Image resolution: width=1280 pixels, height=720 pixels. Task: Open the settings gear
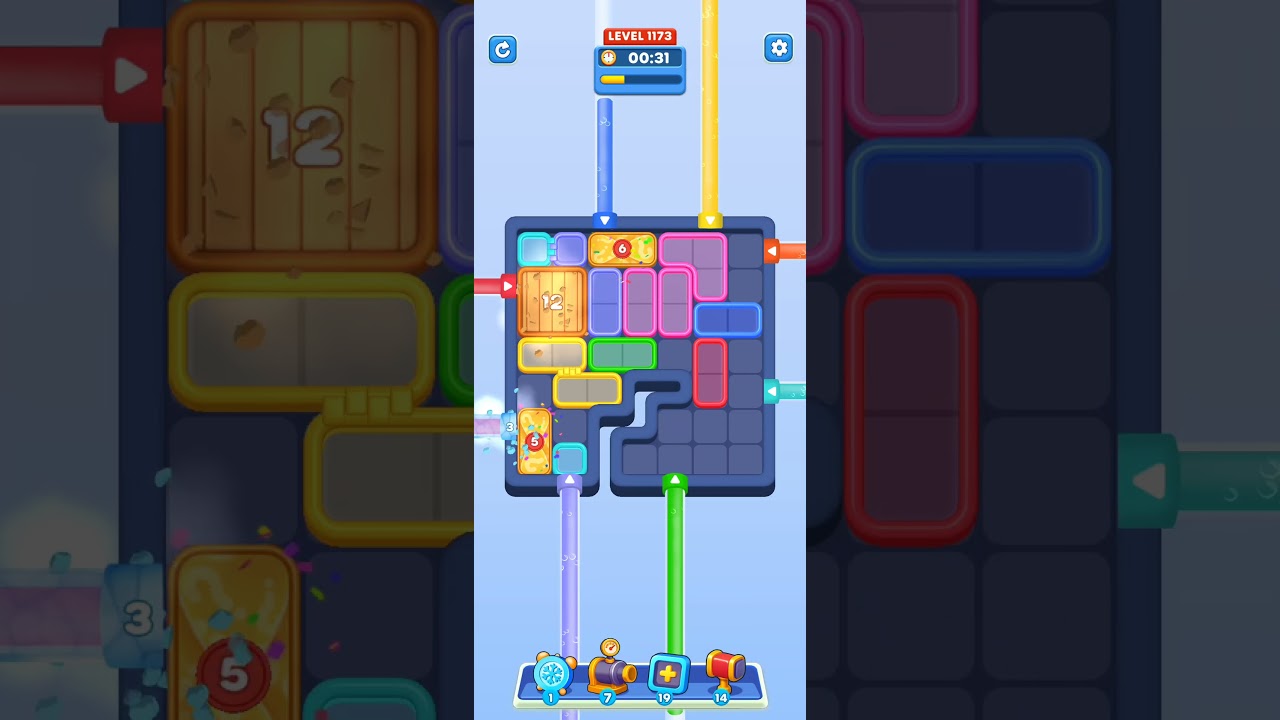(x=779, y=47)
